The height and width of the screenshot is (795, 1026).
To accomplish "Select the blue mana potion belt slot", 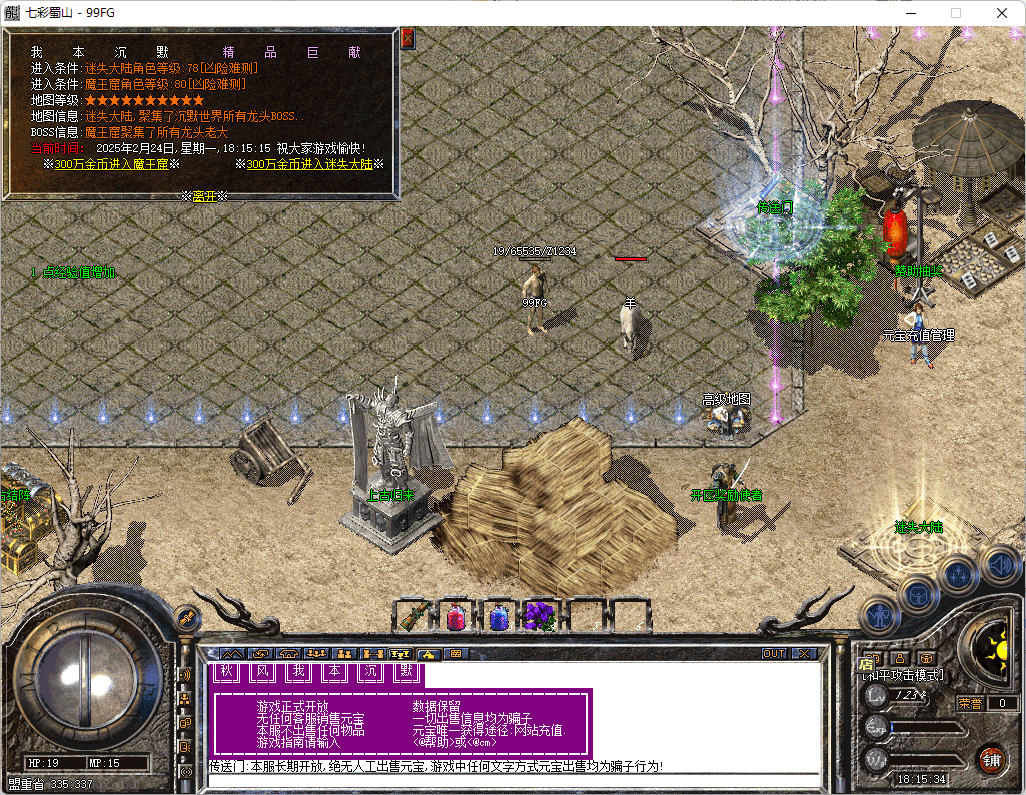I will (498, 617).
